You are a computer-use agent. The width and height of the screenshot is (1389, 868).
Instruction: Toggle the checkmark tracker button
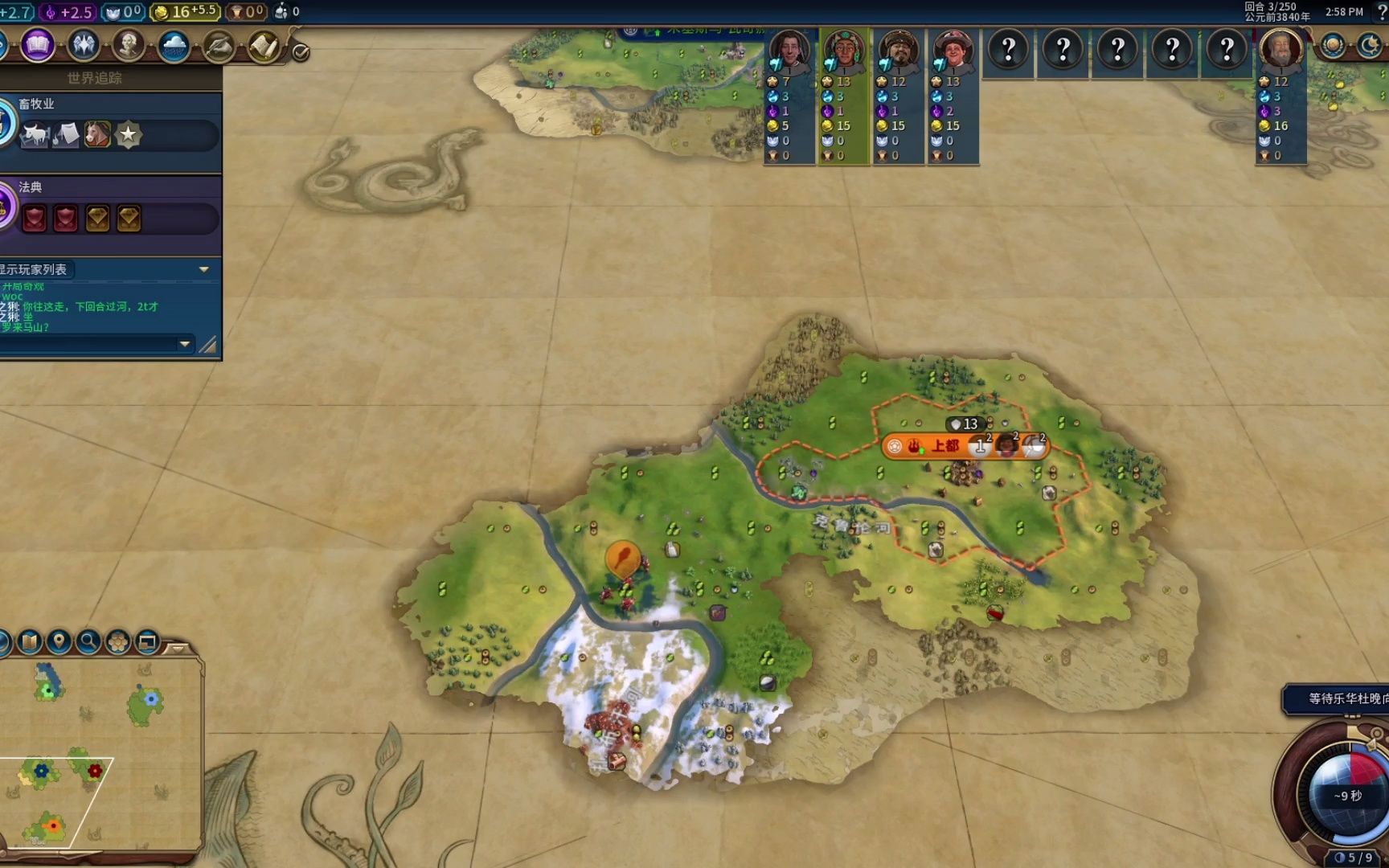click(x=301, y=52)
